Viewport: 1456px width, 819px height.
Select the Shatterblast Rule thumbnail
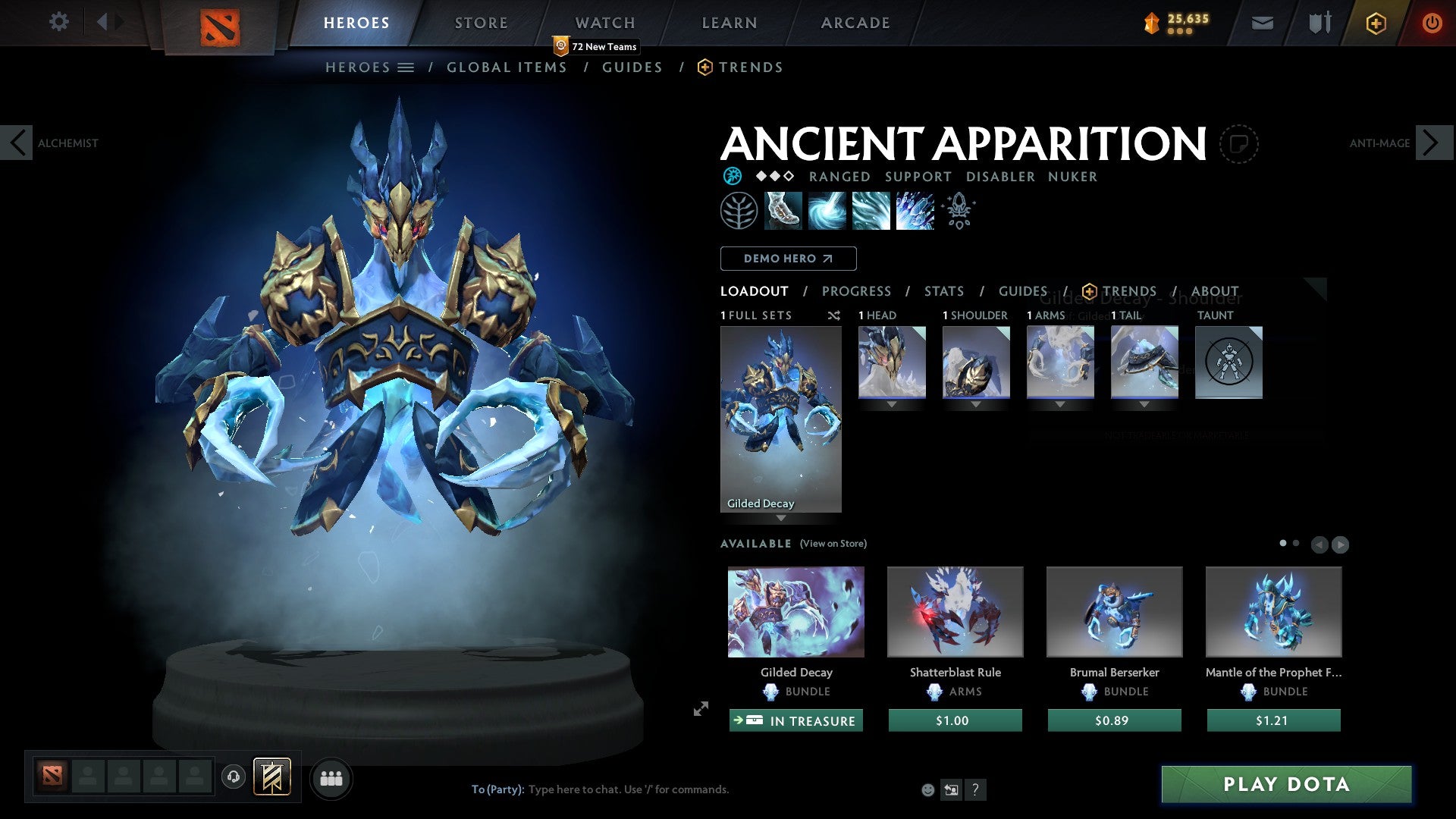point(955,611)
